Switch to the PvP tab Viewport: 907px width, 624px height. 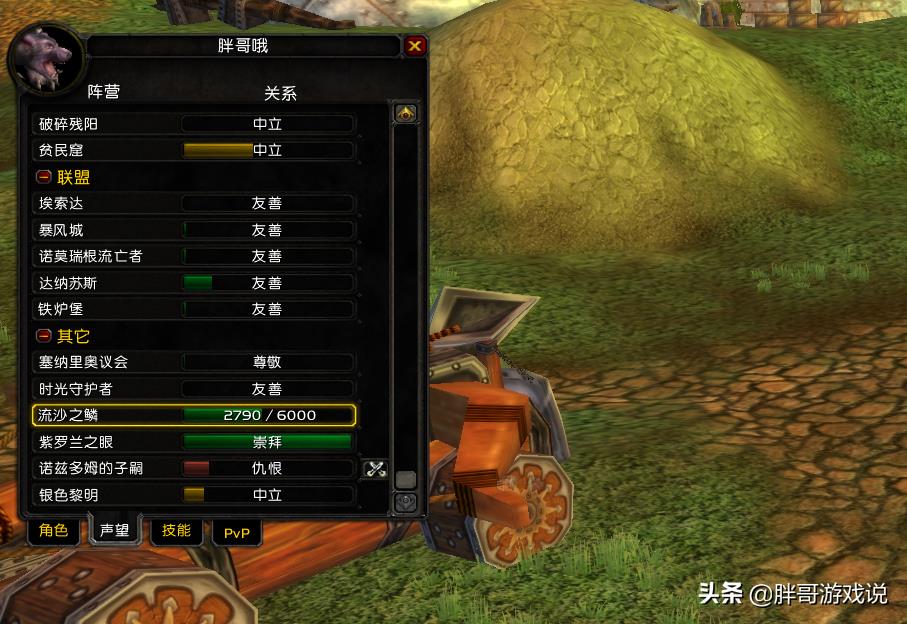pos(237,533)
